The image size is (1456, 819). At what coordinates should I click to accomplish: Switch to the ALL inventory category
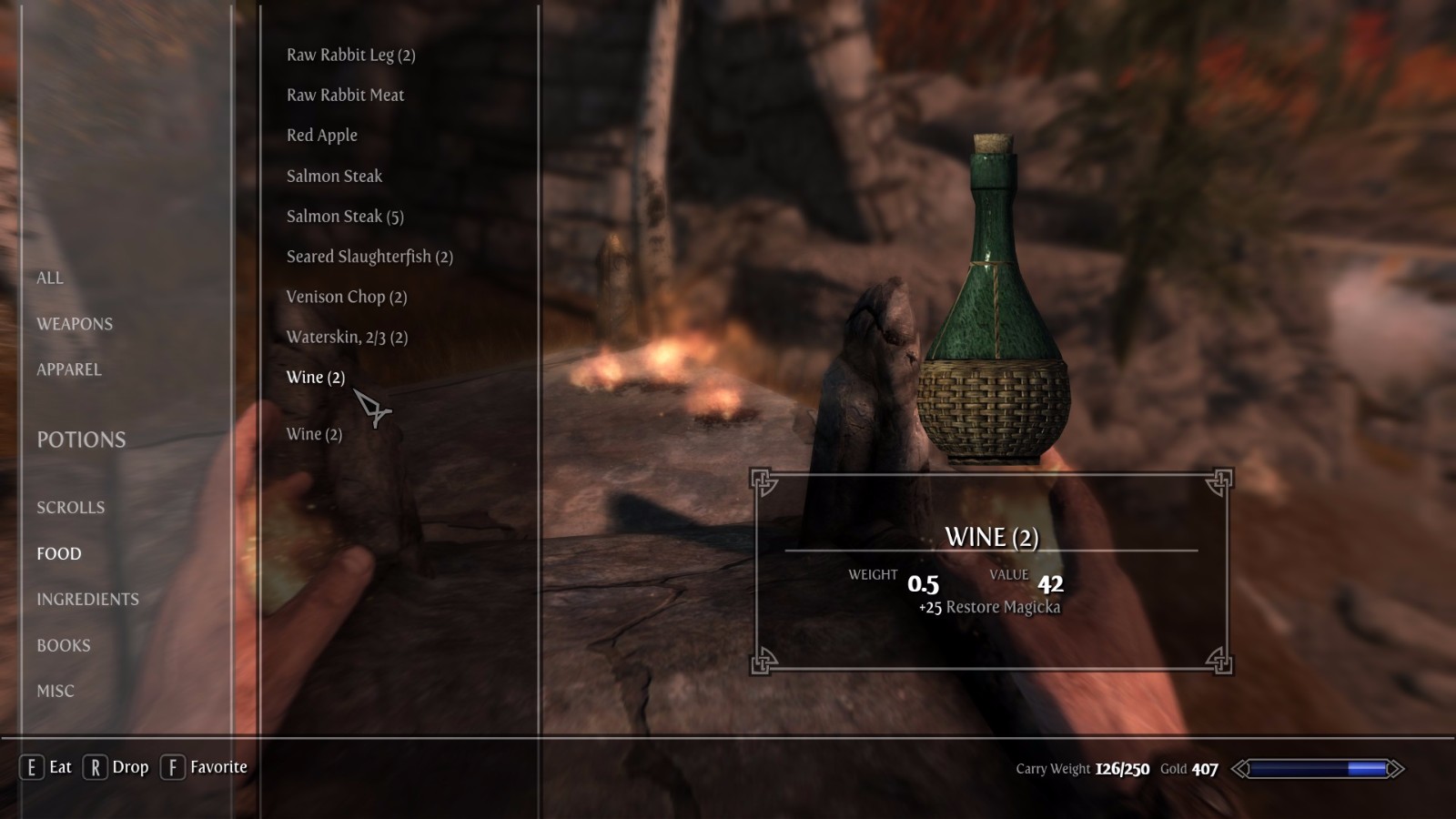[50, 278]
